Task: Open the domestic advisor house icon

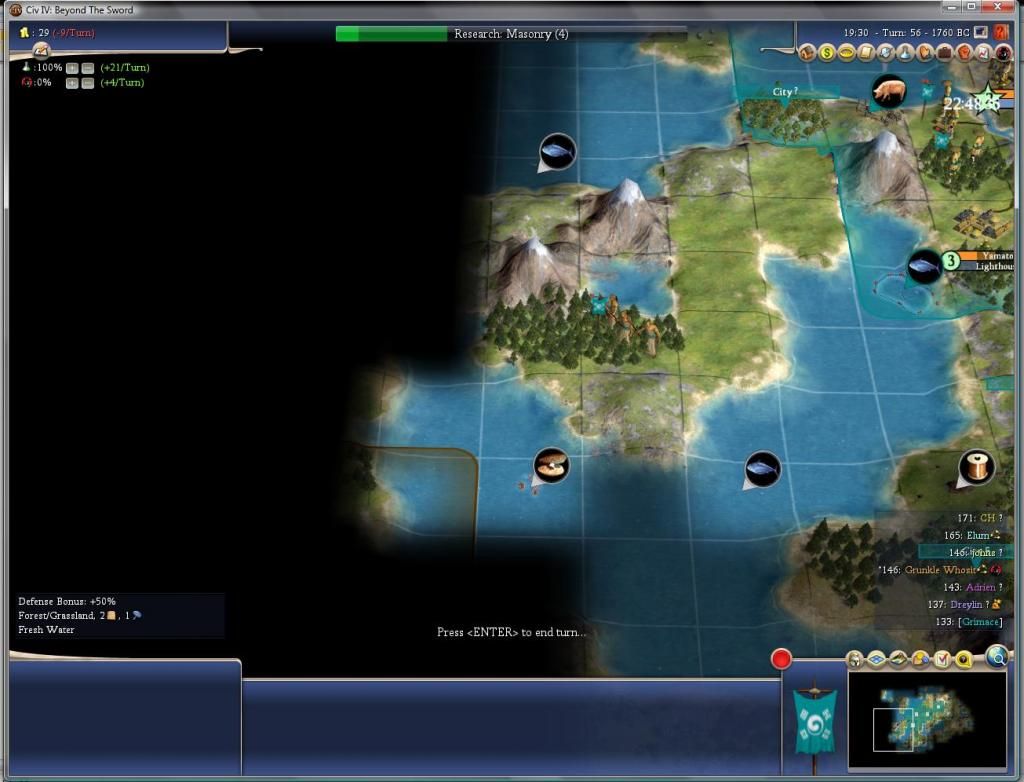Action: (x=807, y=53)
